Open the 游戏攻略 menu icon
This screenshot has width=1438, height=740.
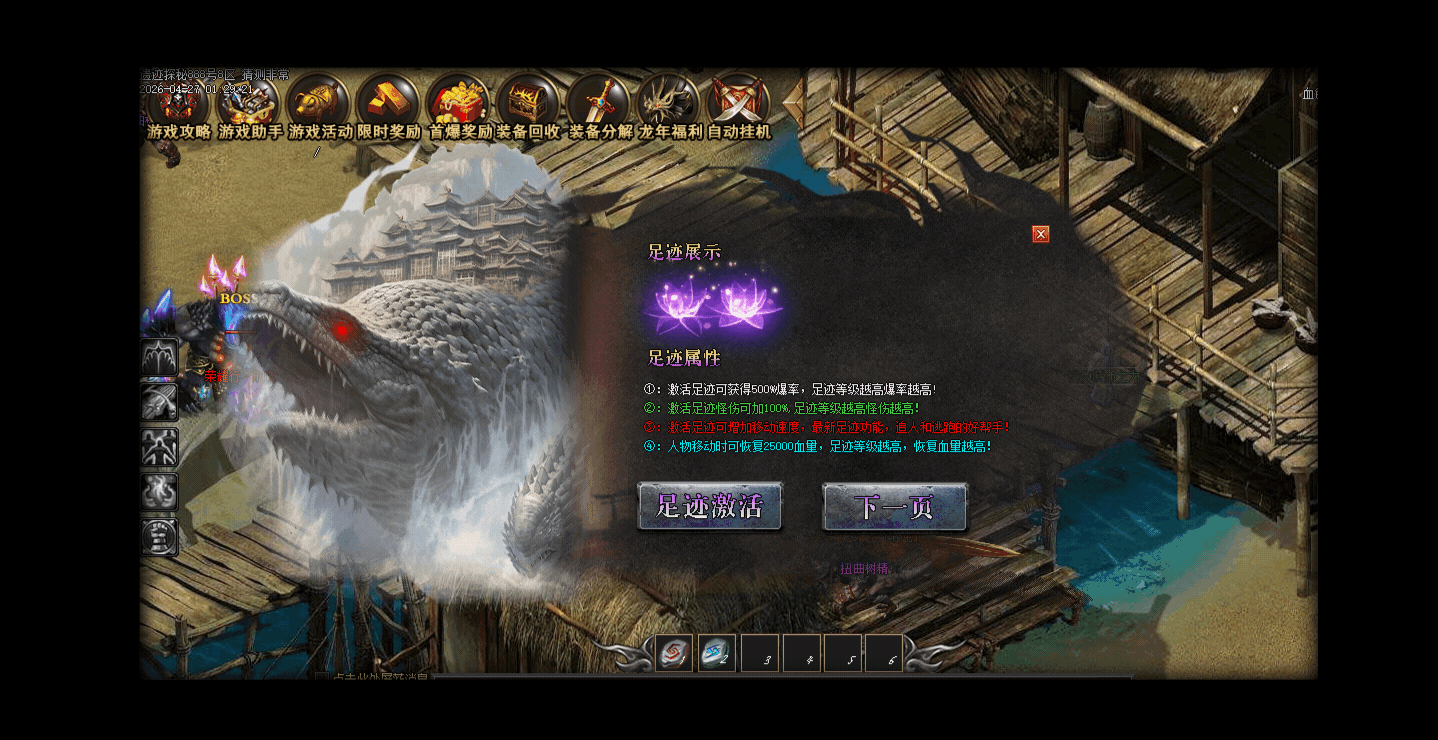coord(179,103)
